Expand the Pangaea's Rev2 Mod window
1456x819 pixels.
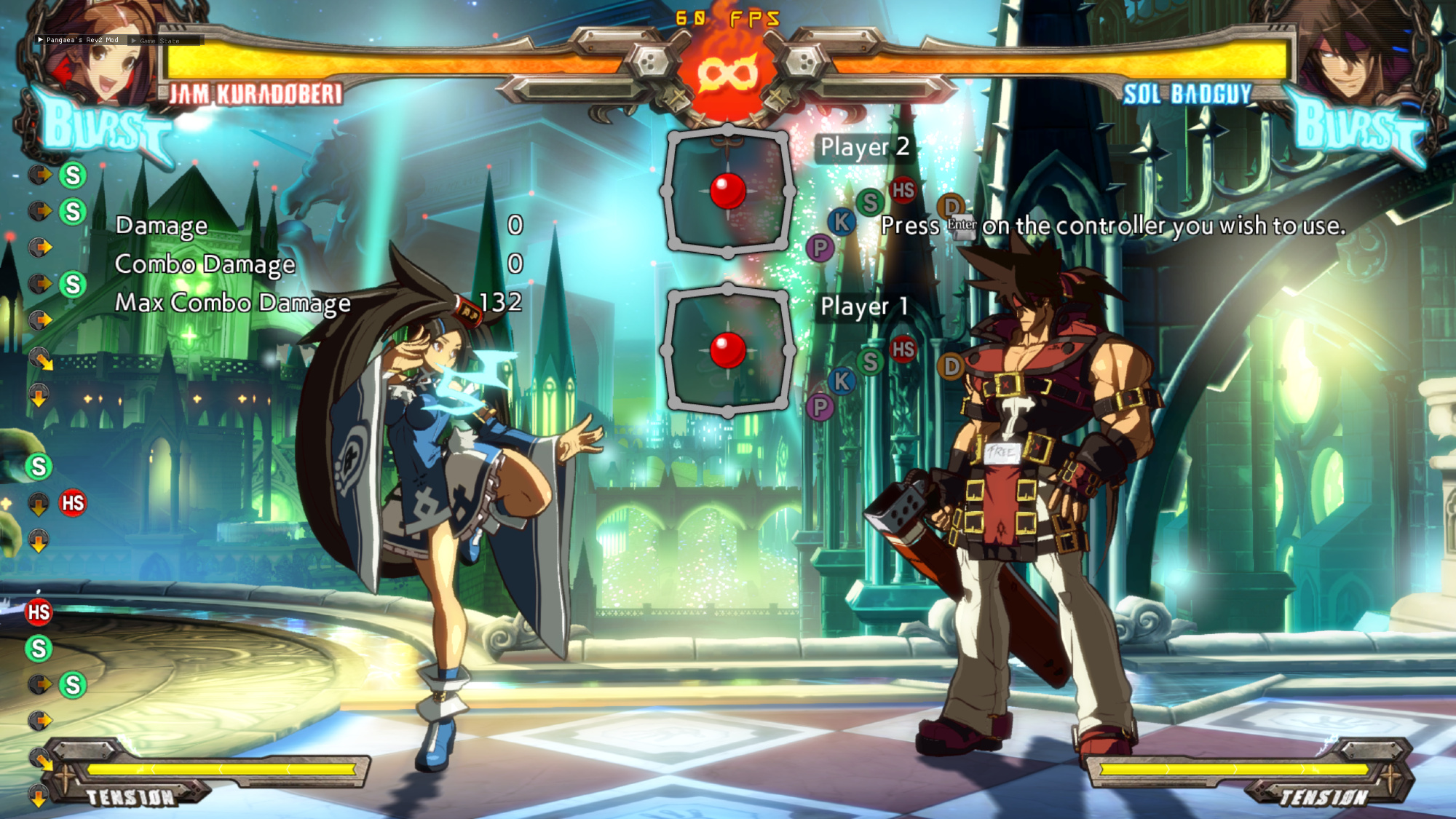40,40
